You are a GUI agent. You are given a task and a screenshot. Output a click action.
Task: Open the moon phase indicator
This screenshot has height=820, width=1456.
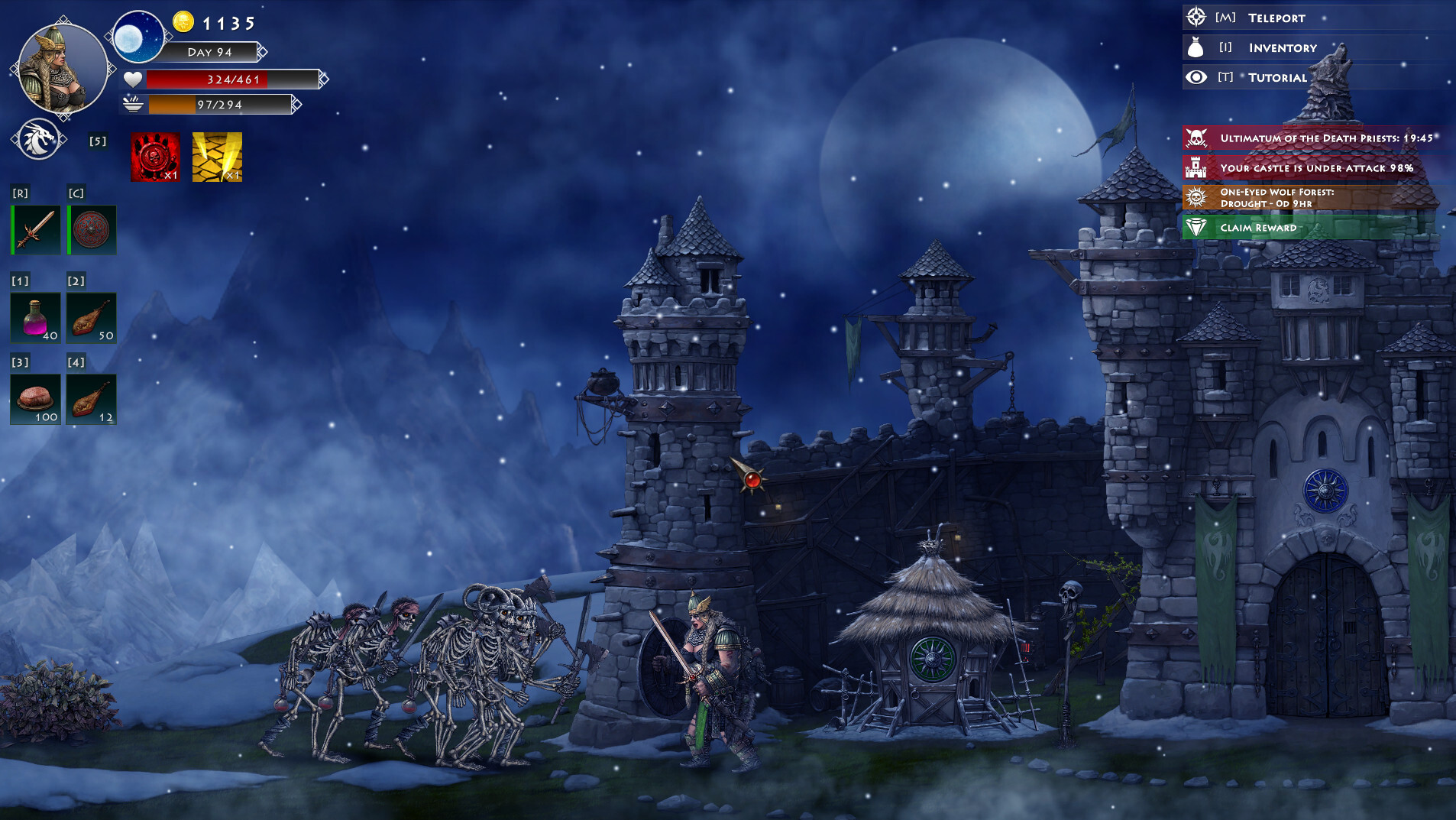(140, 37)
